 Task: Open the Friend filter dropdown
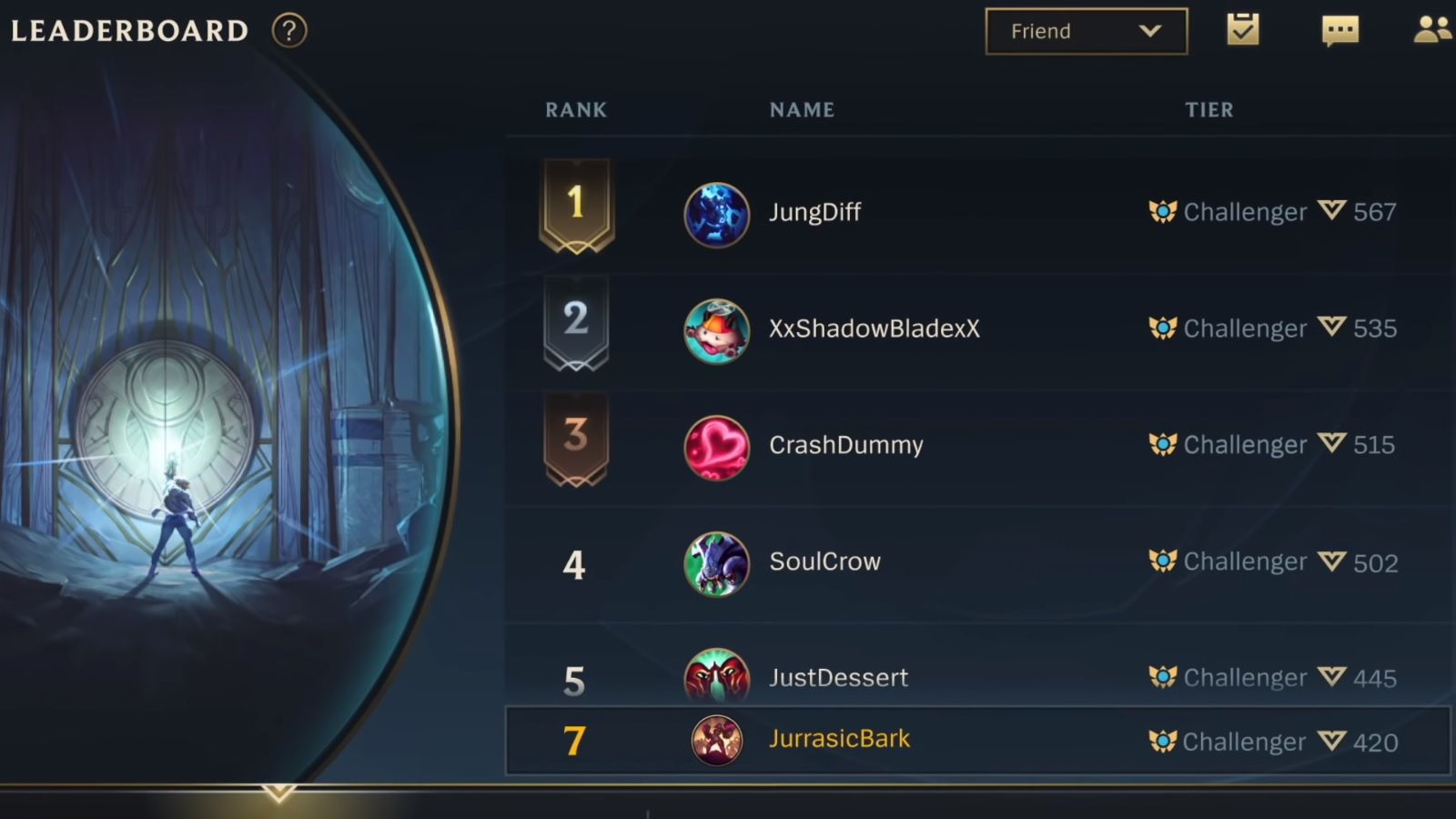(x=1086, y=30)
